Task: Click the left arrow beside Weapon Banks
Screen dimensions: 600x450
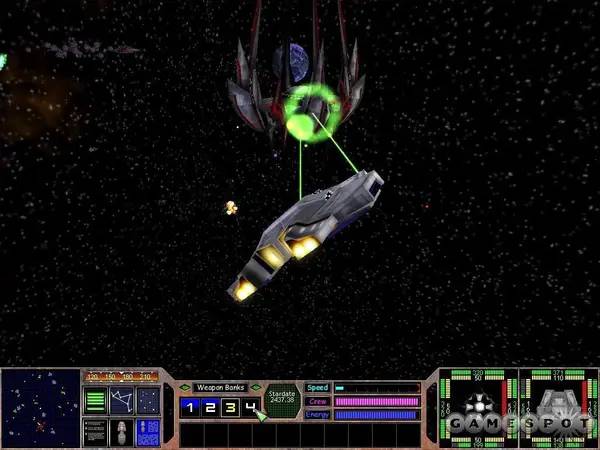Action: coord(185,387)
